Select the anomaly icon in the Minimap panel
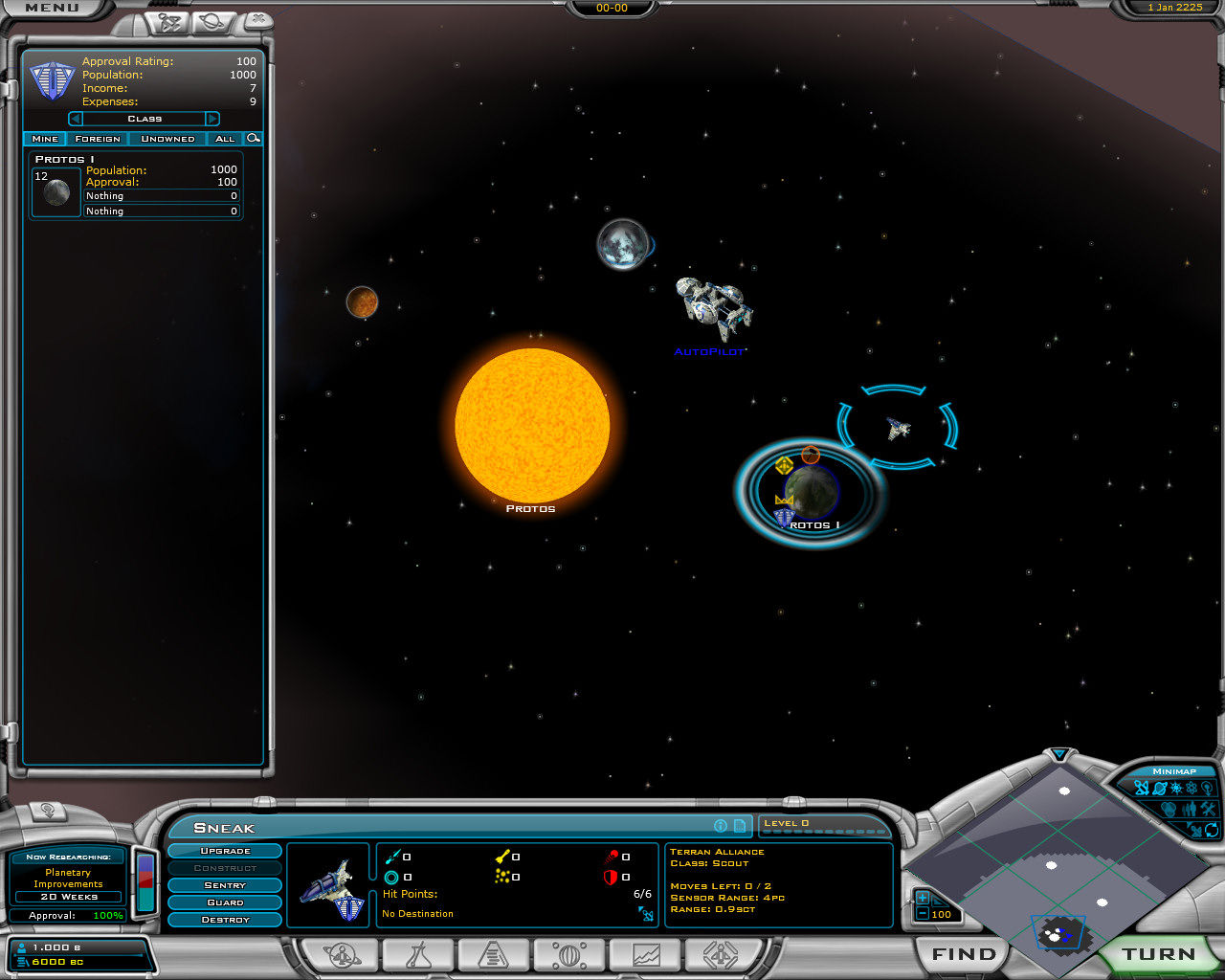Viewport: 1225px width, 980px height. [x=1192, y=787]
